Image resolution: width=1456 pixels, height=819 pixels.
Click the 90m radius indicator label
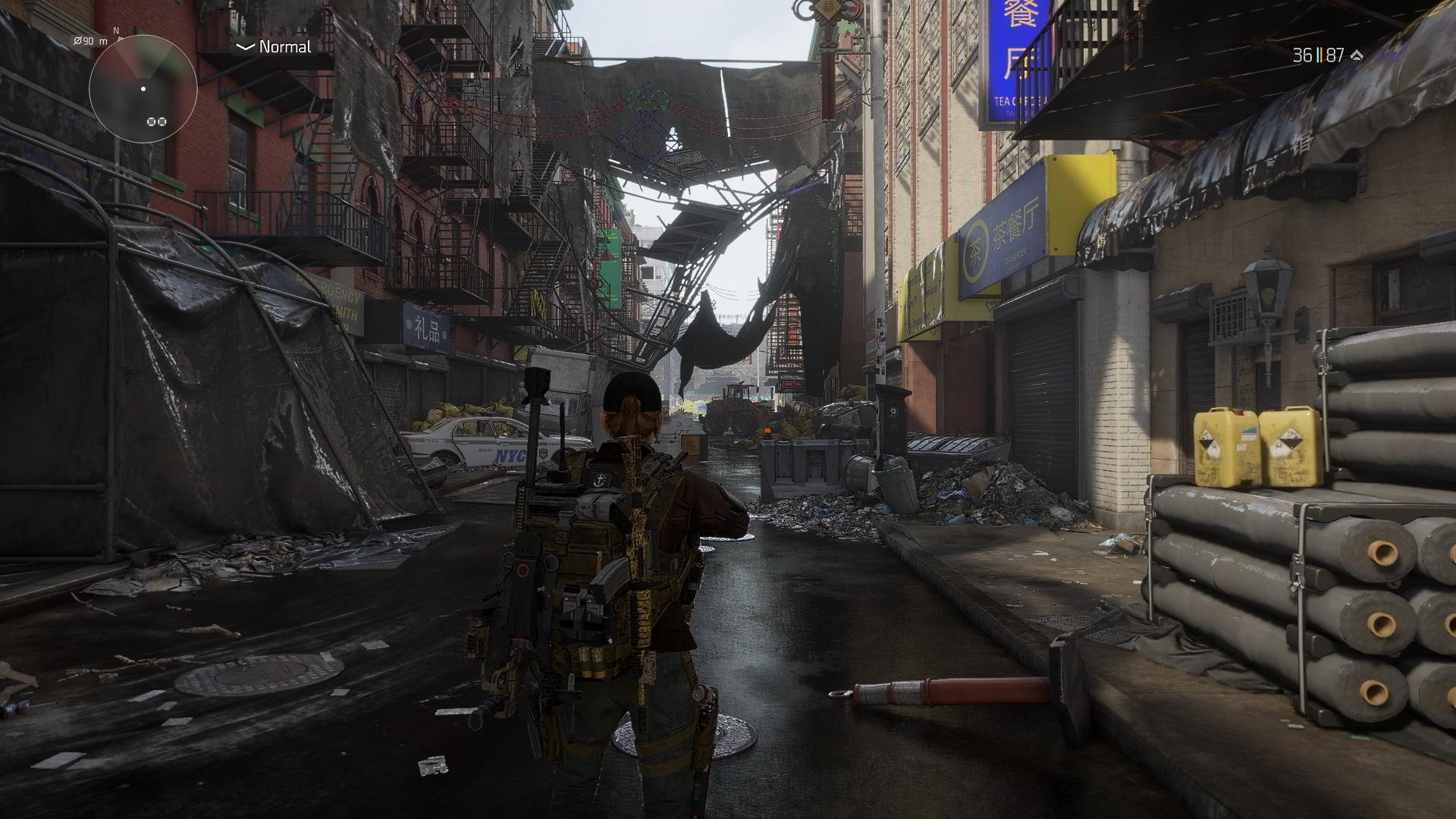point(90,41)
